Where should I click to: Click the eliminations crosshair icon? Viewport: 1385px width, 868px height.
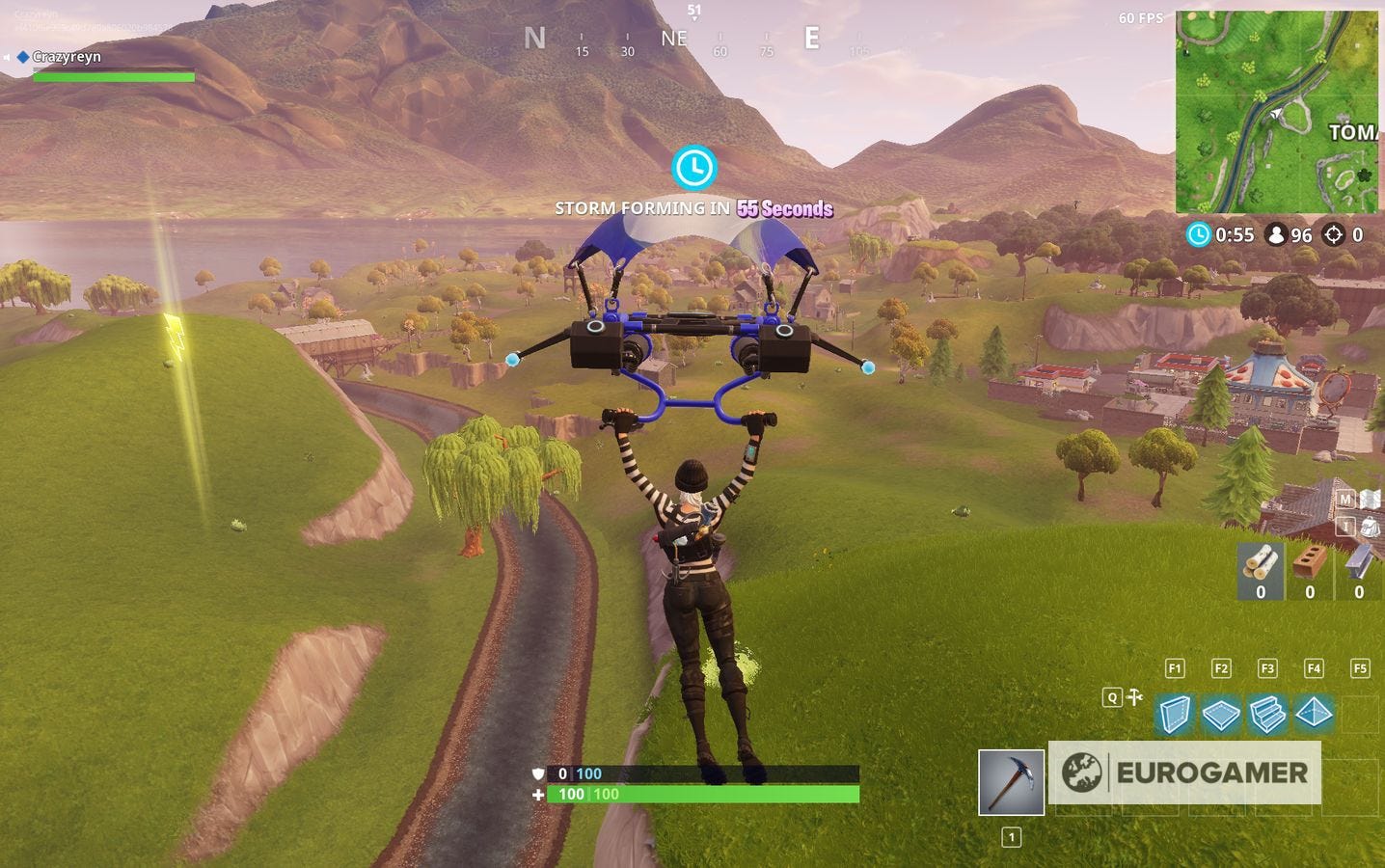pos(1335,234)
